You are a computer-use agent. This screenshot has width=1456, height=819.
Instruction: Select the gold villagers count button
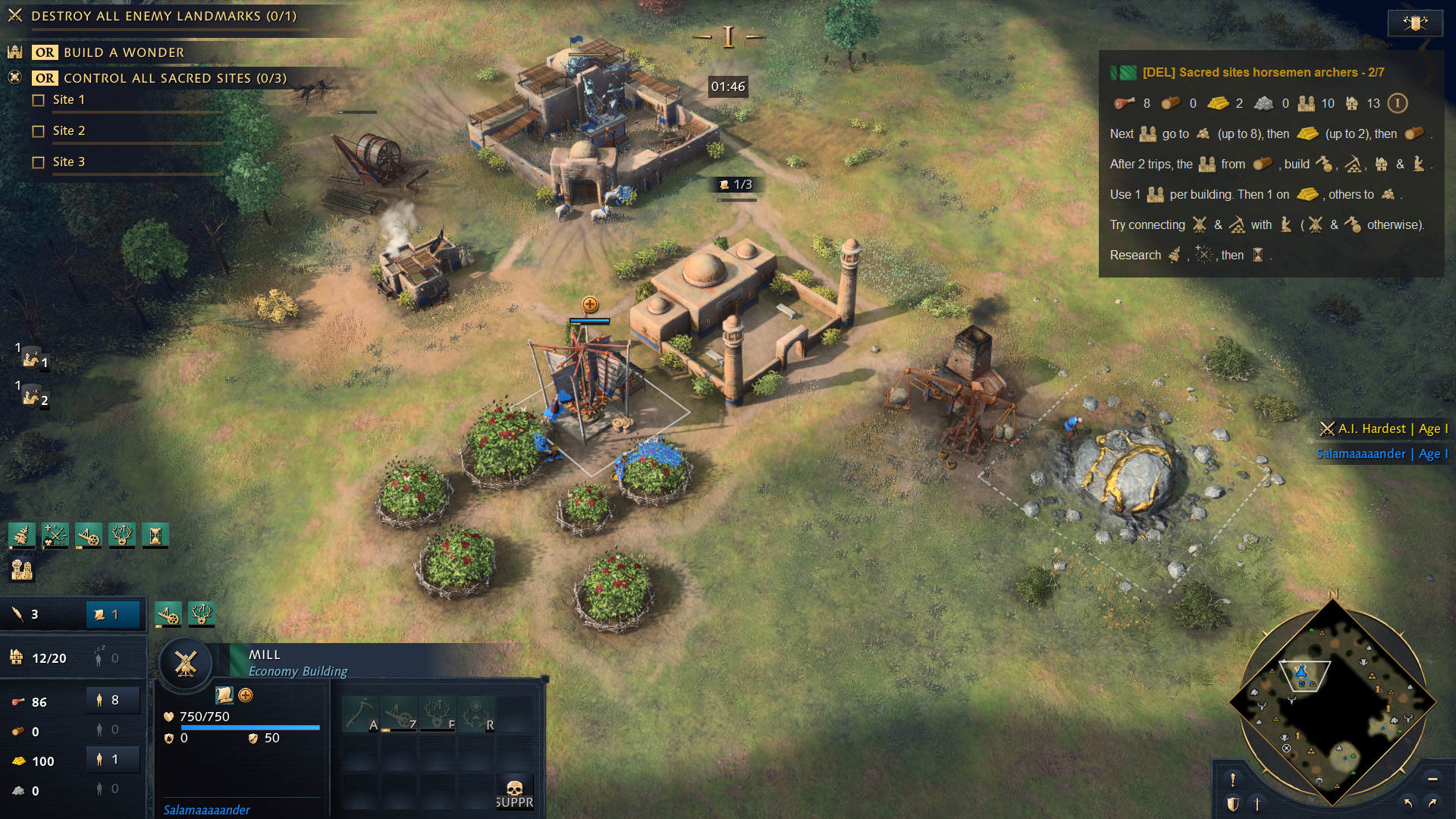tap(113, 759)
